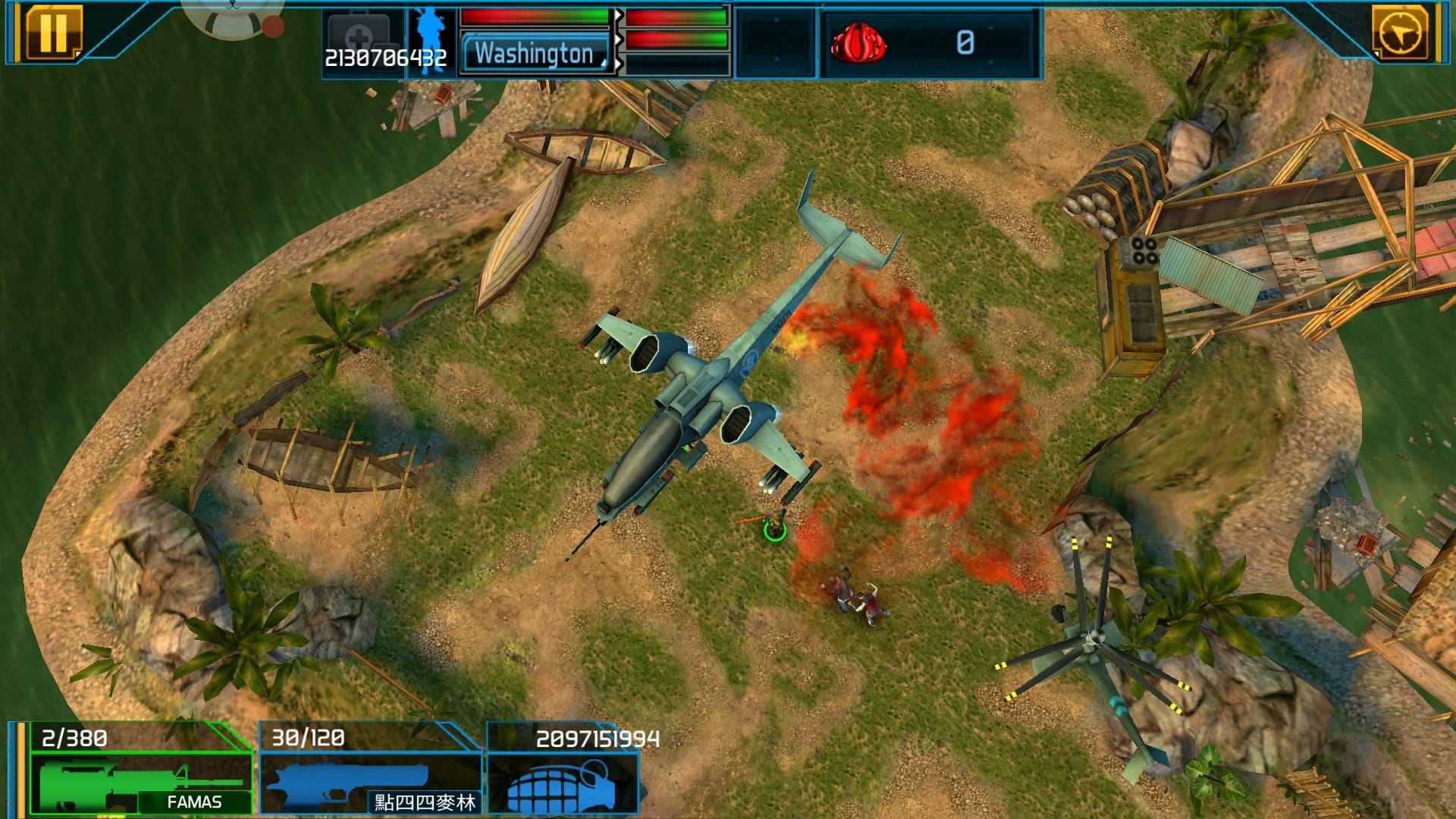1456x819 pixels.
Task: Pause the game
Action: [x=52, y=33]
